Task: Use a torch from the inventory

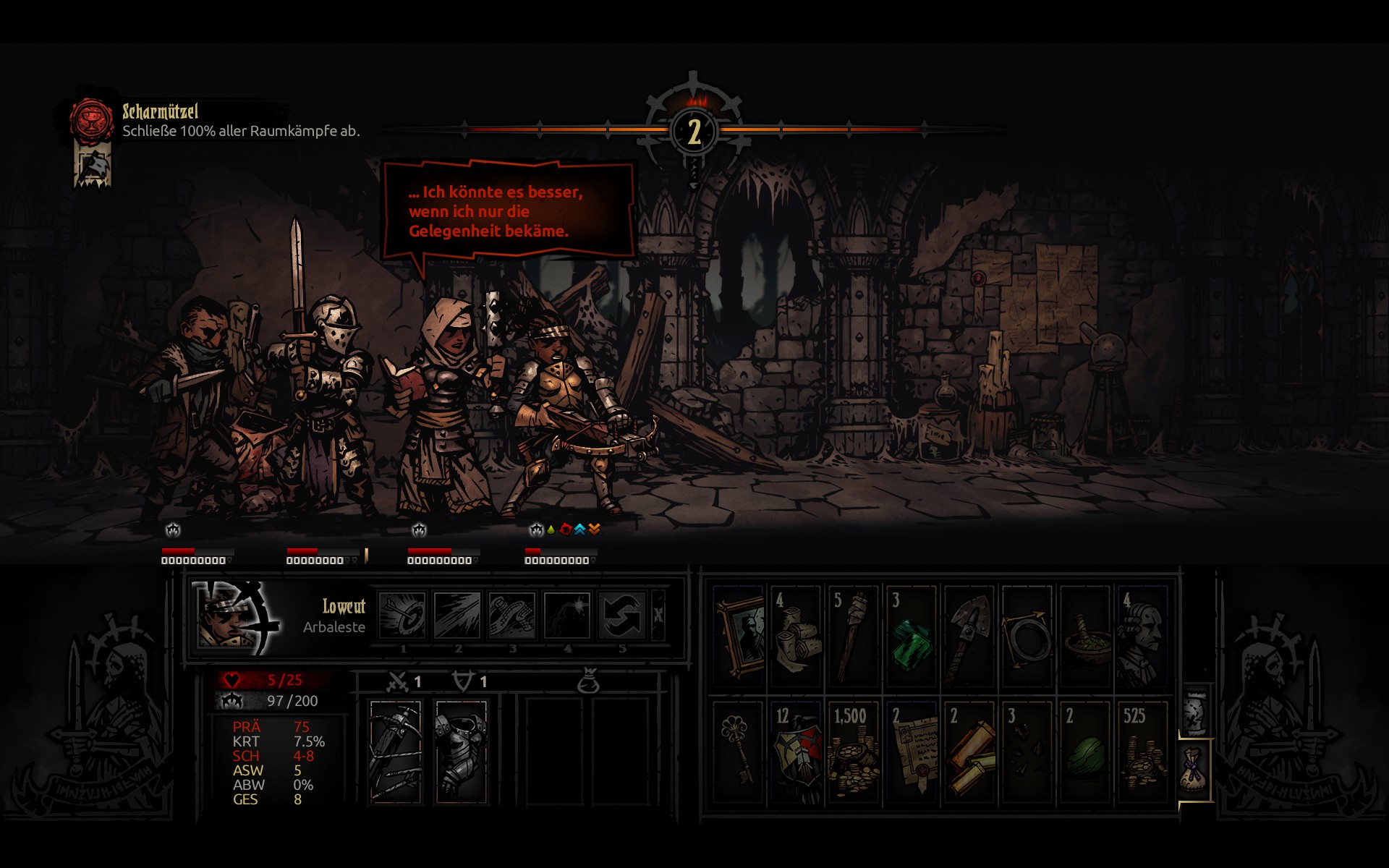Action: coord(854,635)
